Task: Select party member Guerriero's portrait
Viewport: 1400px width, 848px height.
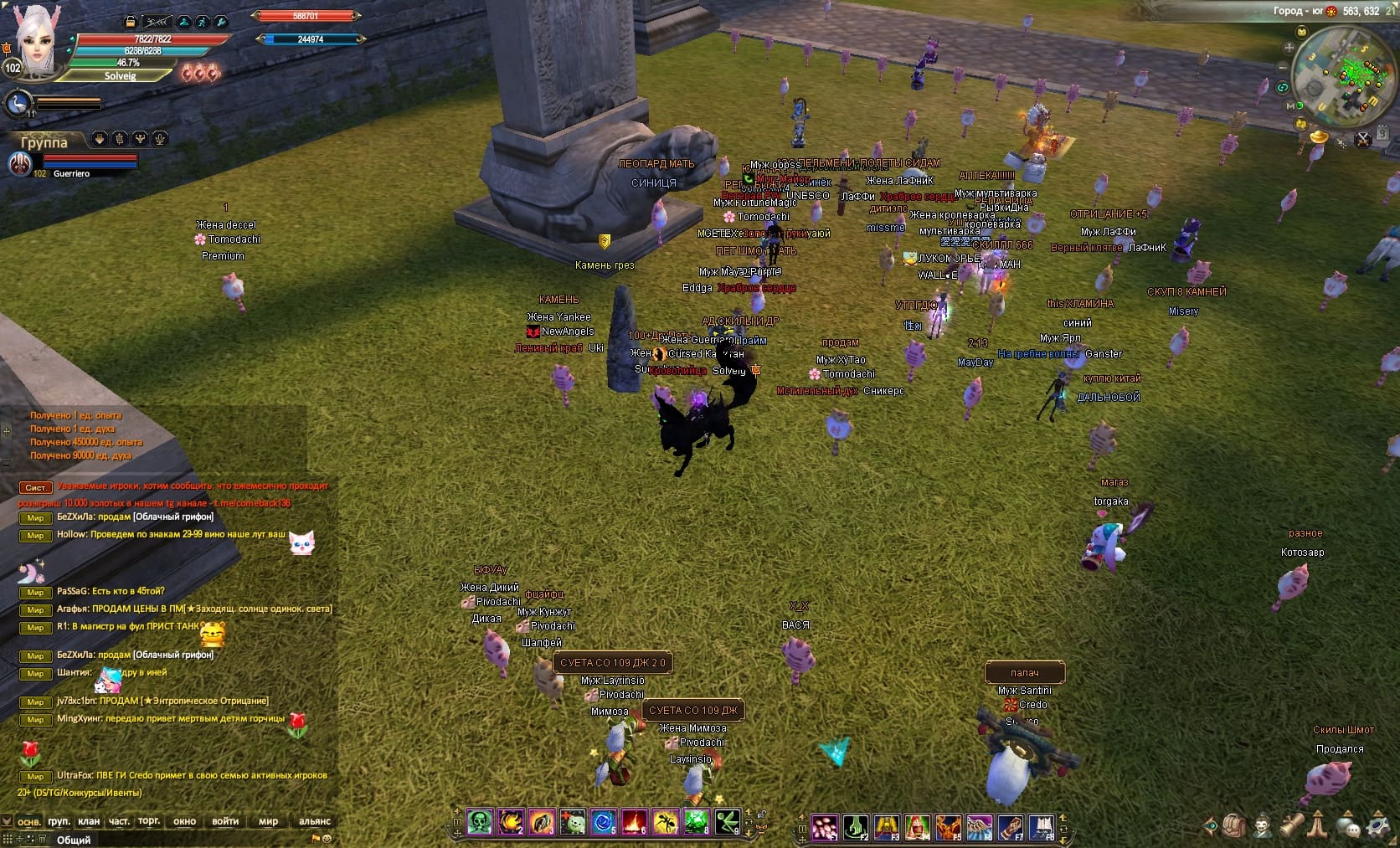Action: click(x=19, y=164)
